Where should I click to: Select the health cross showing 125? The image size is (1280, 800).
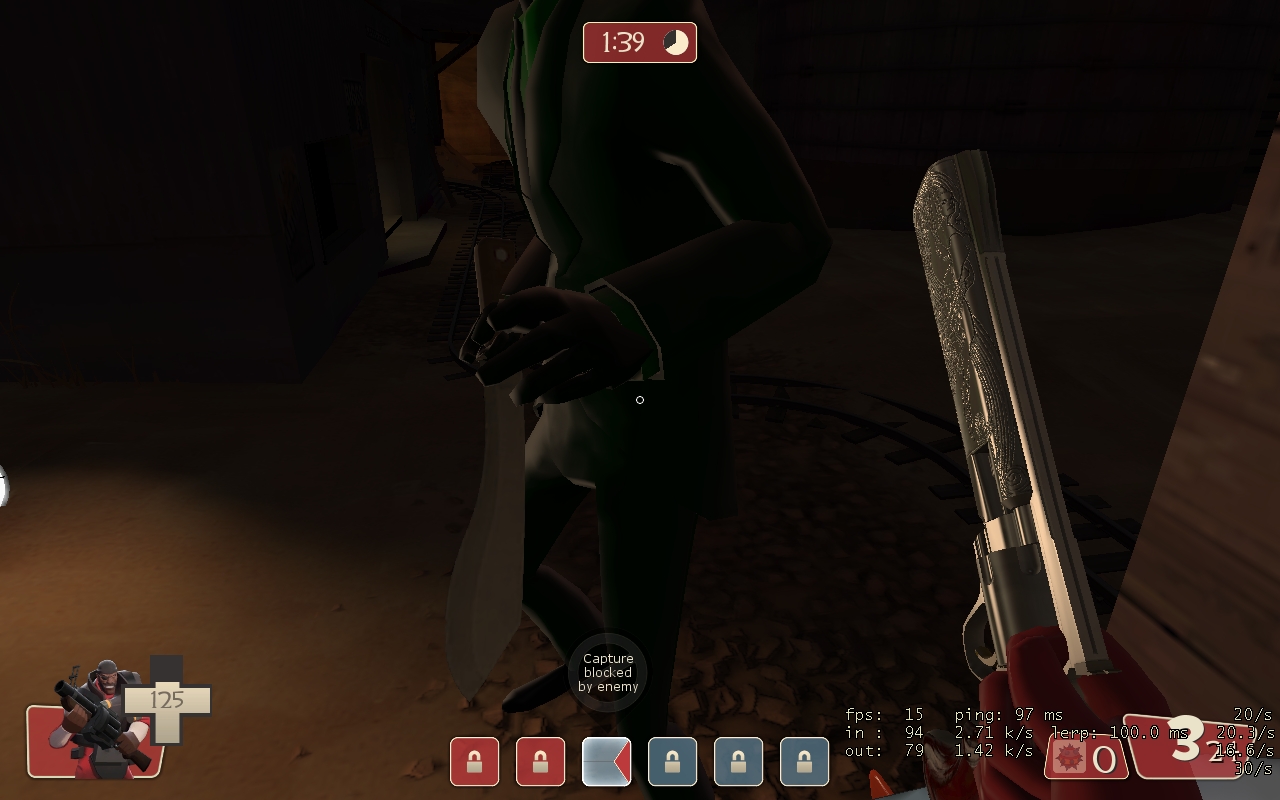[168, 700]
